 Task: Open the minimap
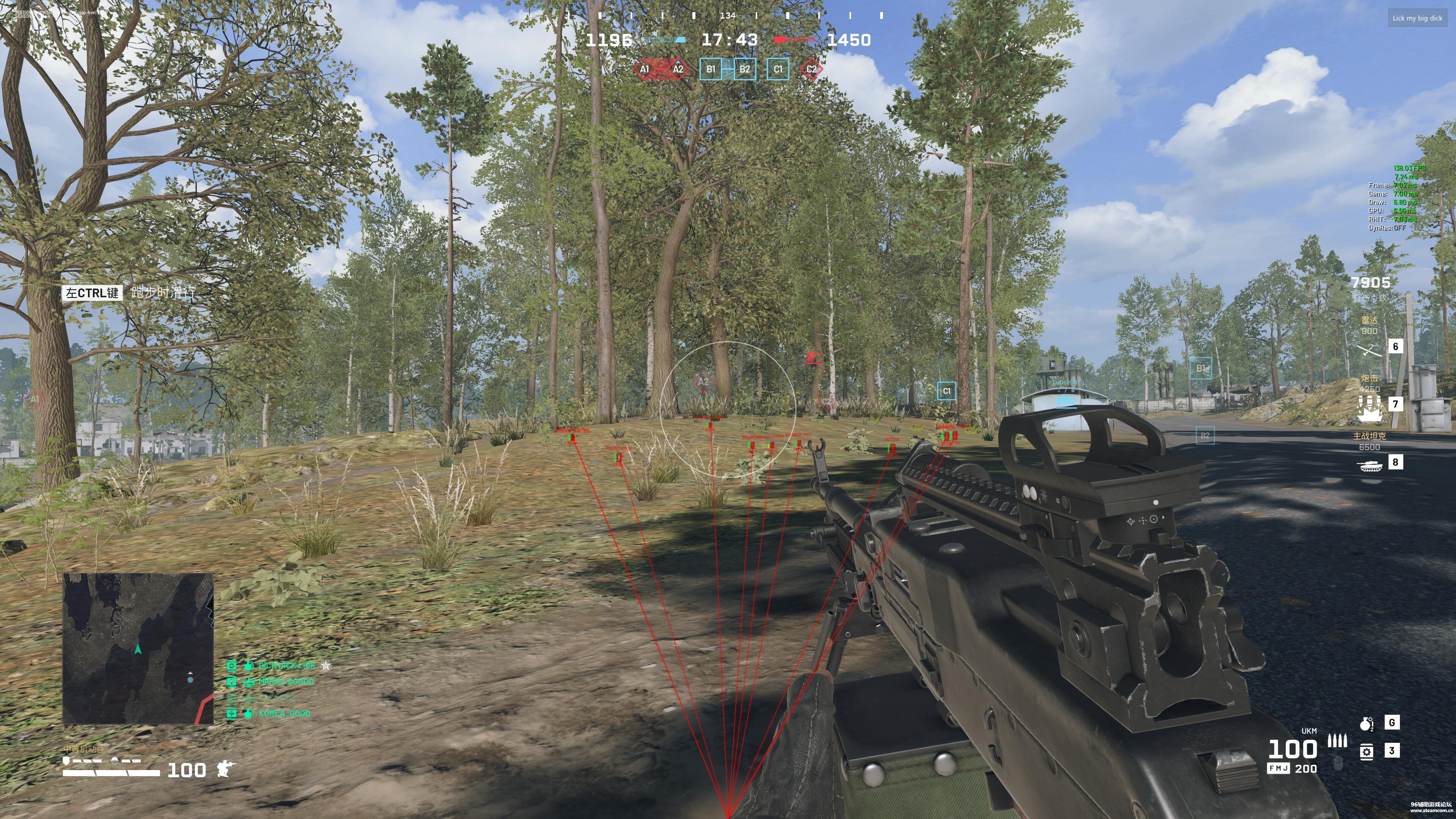138,648
